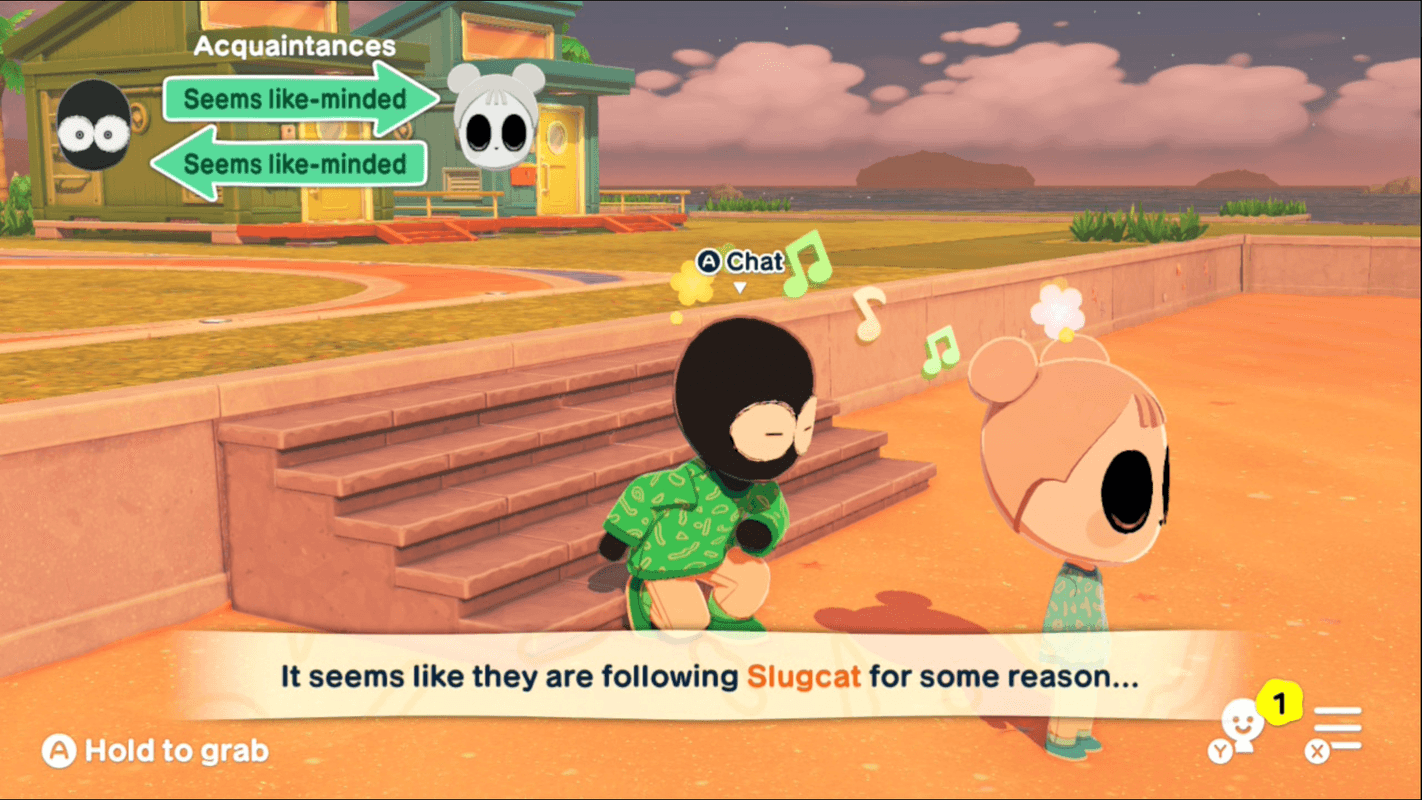Click the Acquaintances heading label

click(295, 45)
